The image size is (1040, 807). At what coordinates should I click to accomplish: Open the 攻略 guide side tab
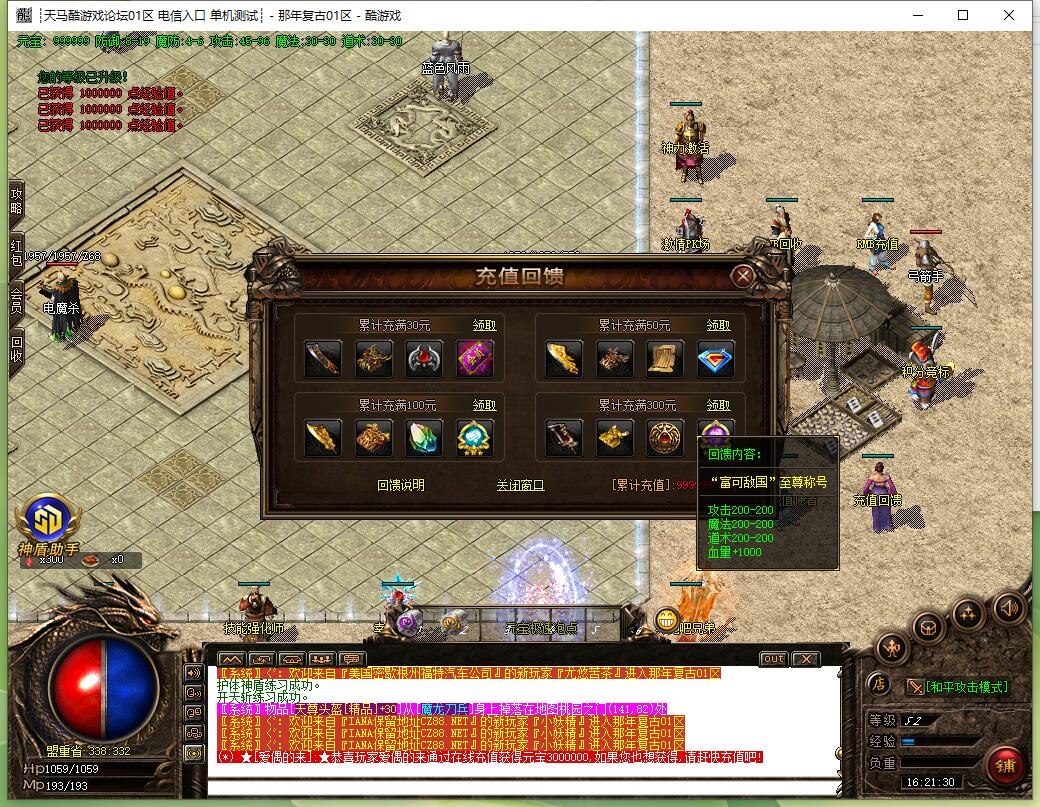pos(16,200)
